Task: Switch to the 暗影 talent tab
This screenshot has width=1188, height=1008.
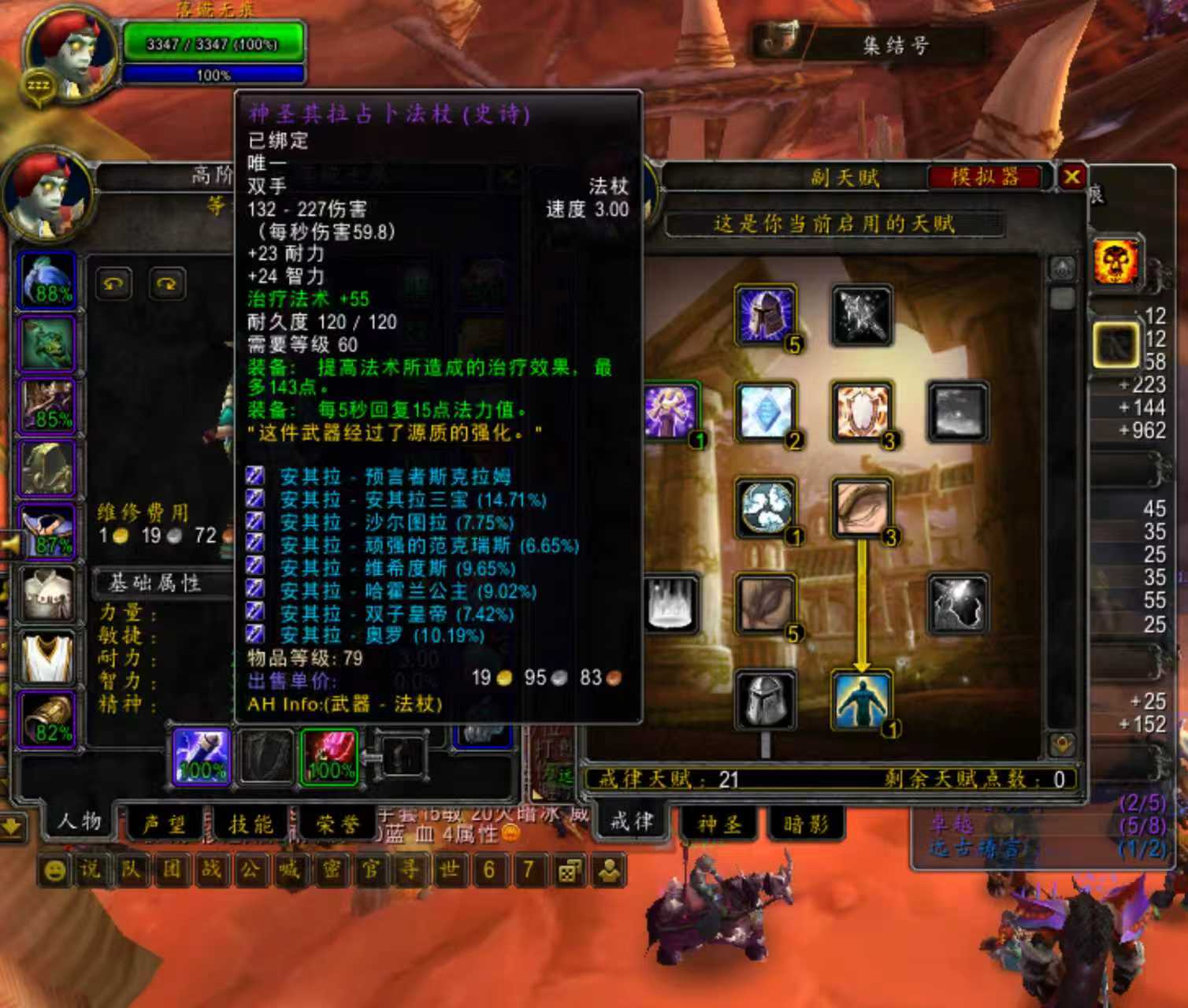Action: (x=806, y=824)
